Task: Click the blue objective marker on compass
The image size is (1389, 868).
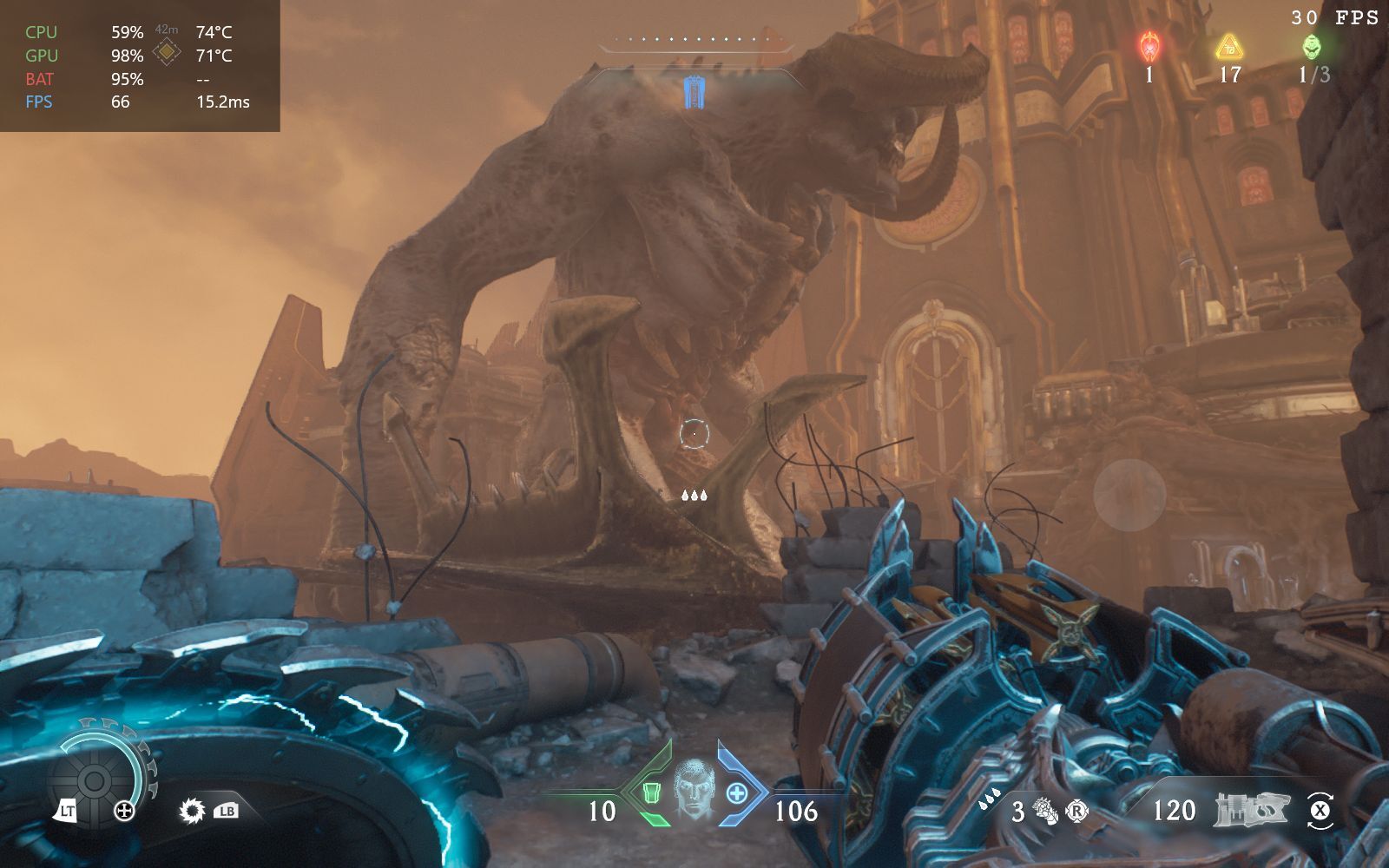Action: [x=693, y=92]
